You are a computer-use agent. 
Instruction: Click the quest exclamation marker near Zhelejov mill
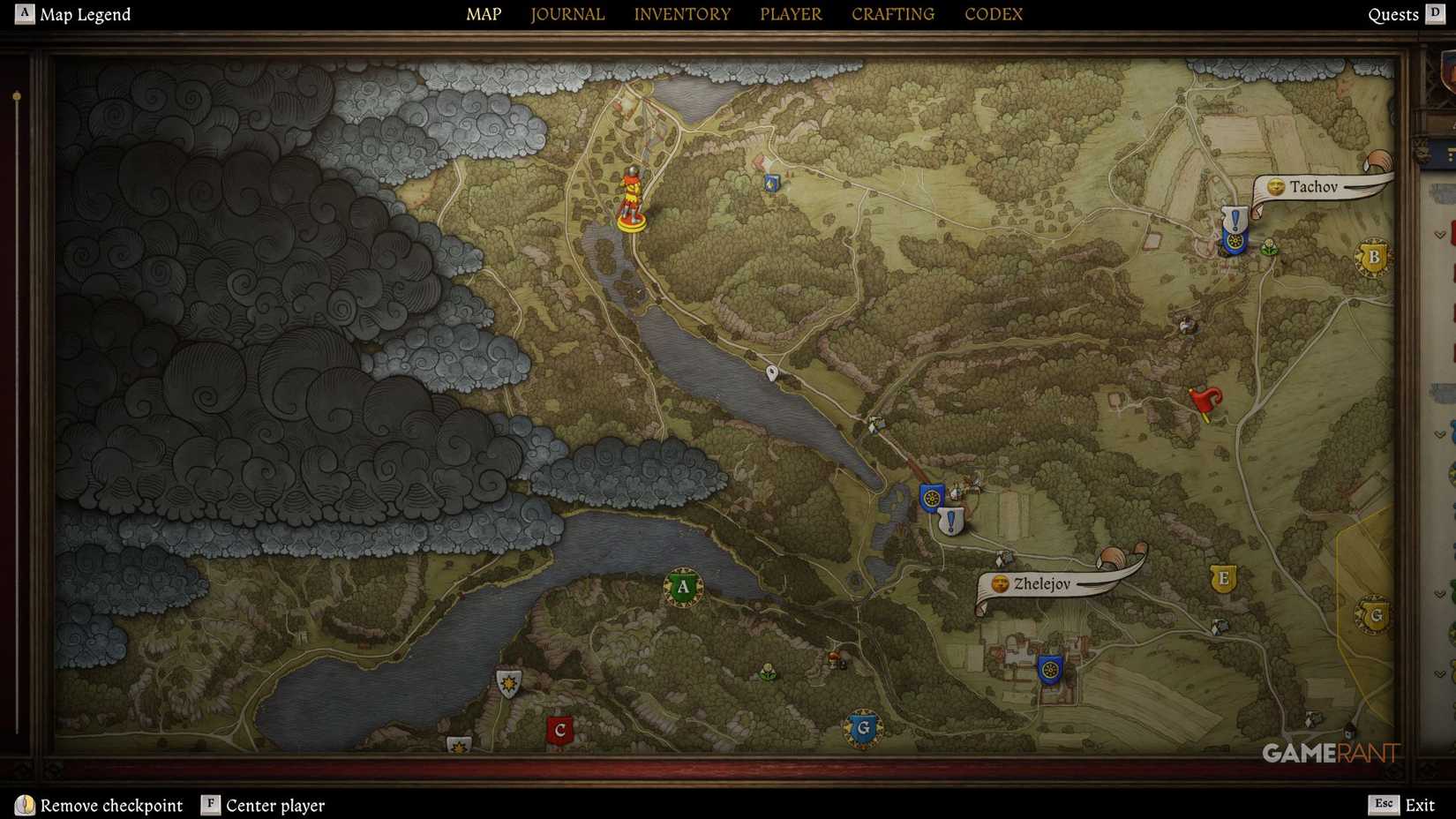[x=950, y=521]
